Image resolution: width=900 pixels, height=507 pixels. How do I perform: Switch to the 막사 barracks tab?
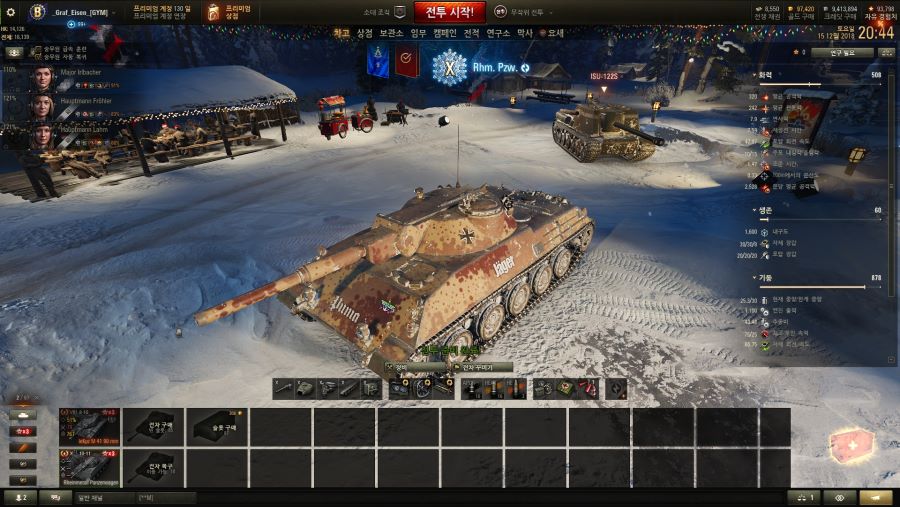pos(525,33)
